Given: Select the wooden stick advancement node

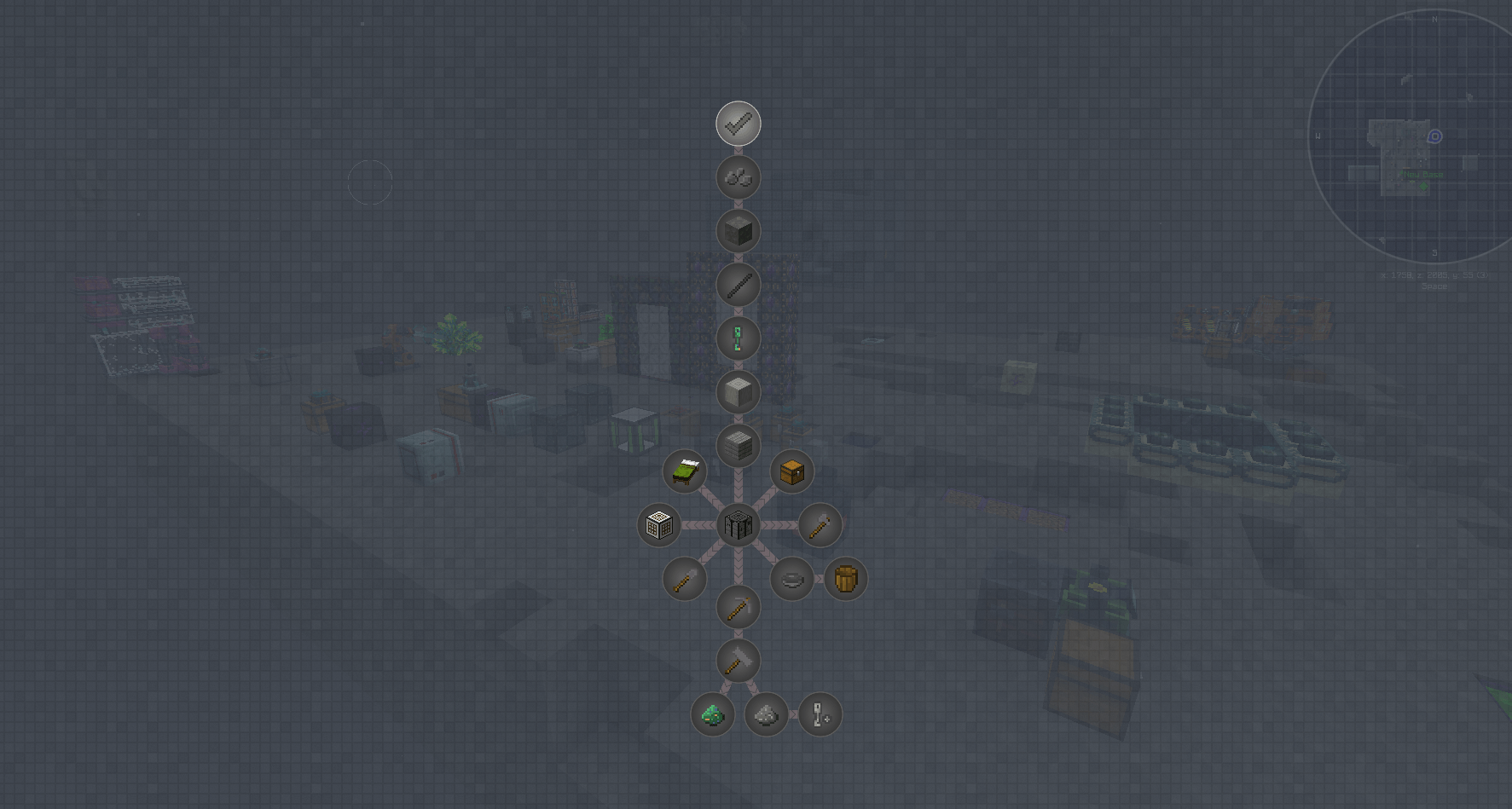Looking at the screenshot, I should tap(739, 285).
